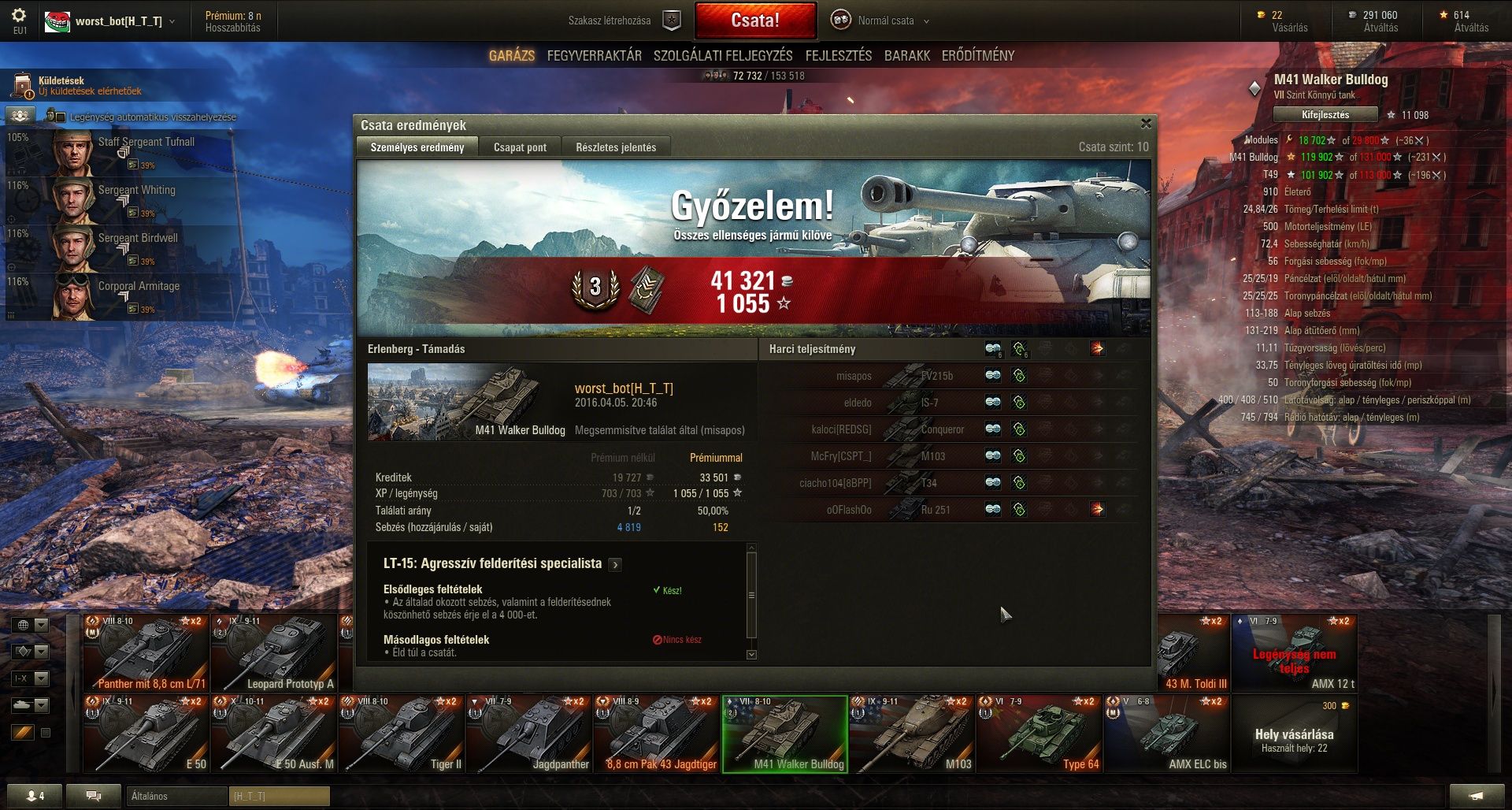Select the Személyes eredmény tab
The image size is (1512, 810).
pyautogui.click(x=417, y=147)
